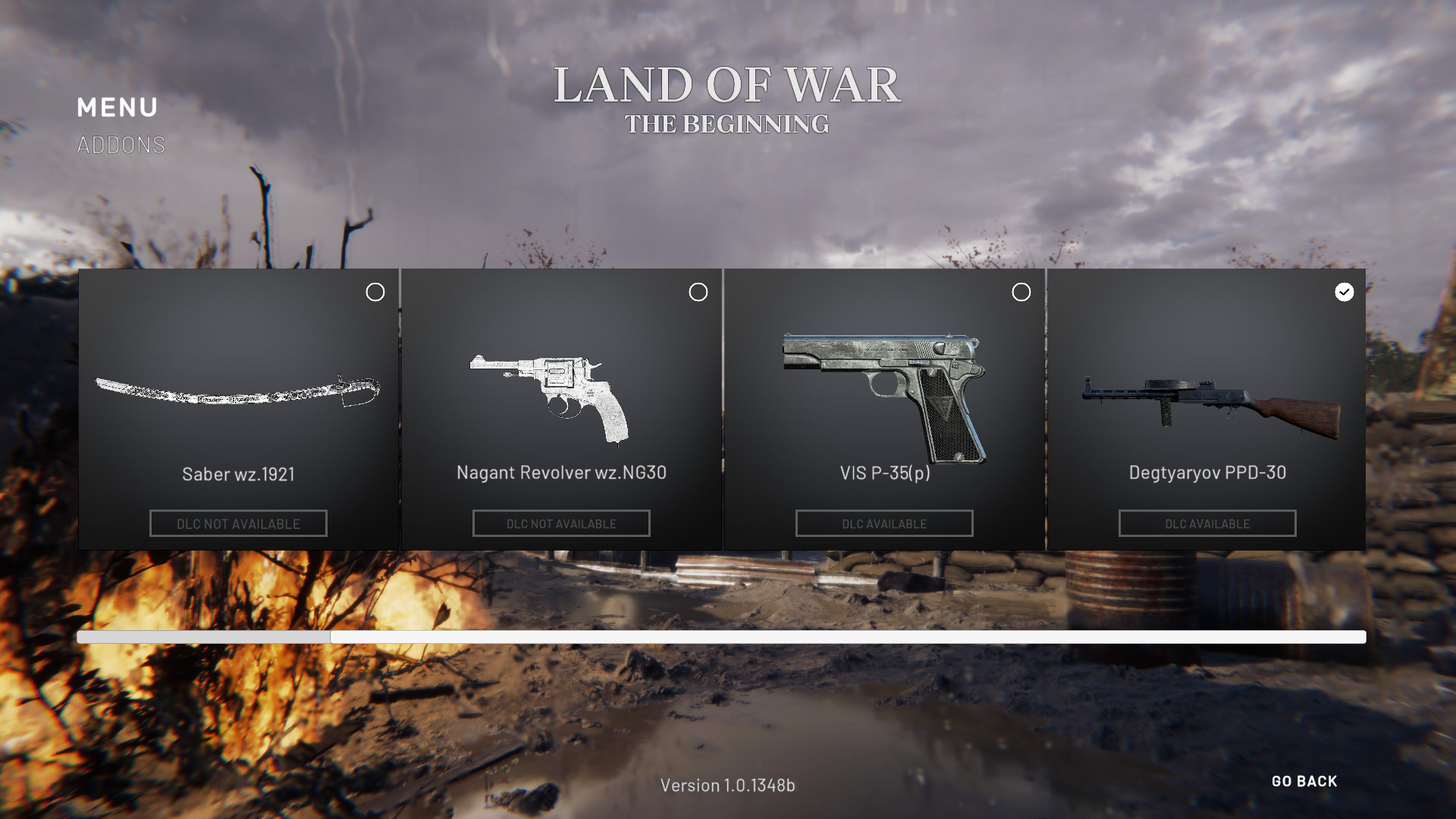Click DLC AVAILABLE under Degtyaryov PPD-30
Viewport: 1456px width, 819px height.
[1207, 523]
